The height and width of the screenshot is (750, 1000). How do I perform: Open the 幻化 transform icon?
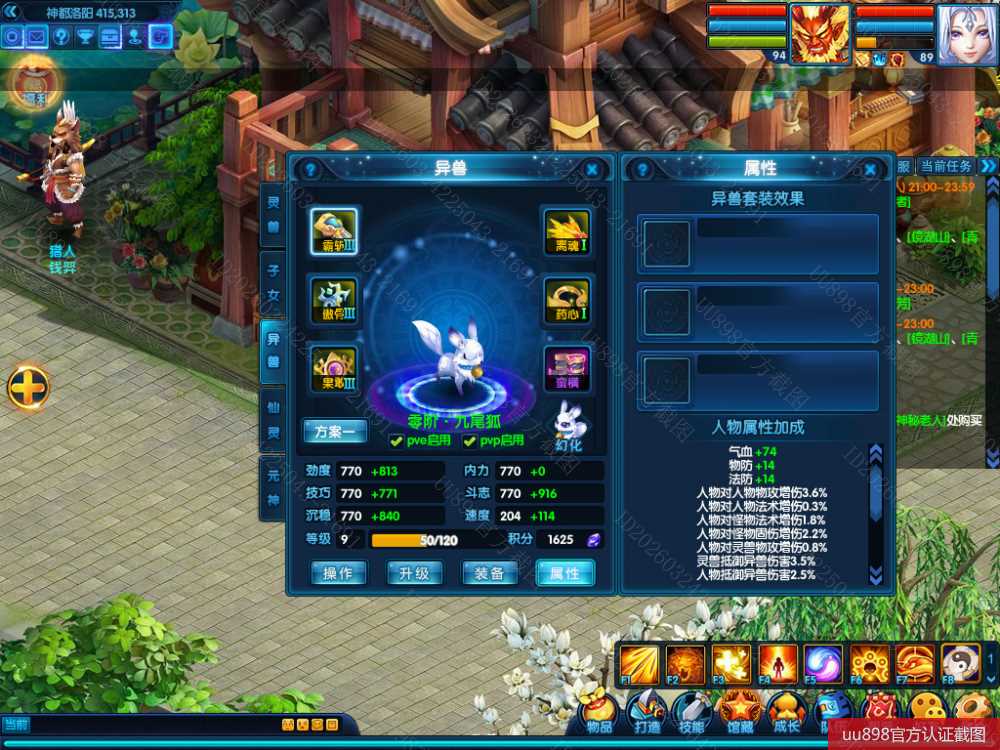tap(568, 425)
